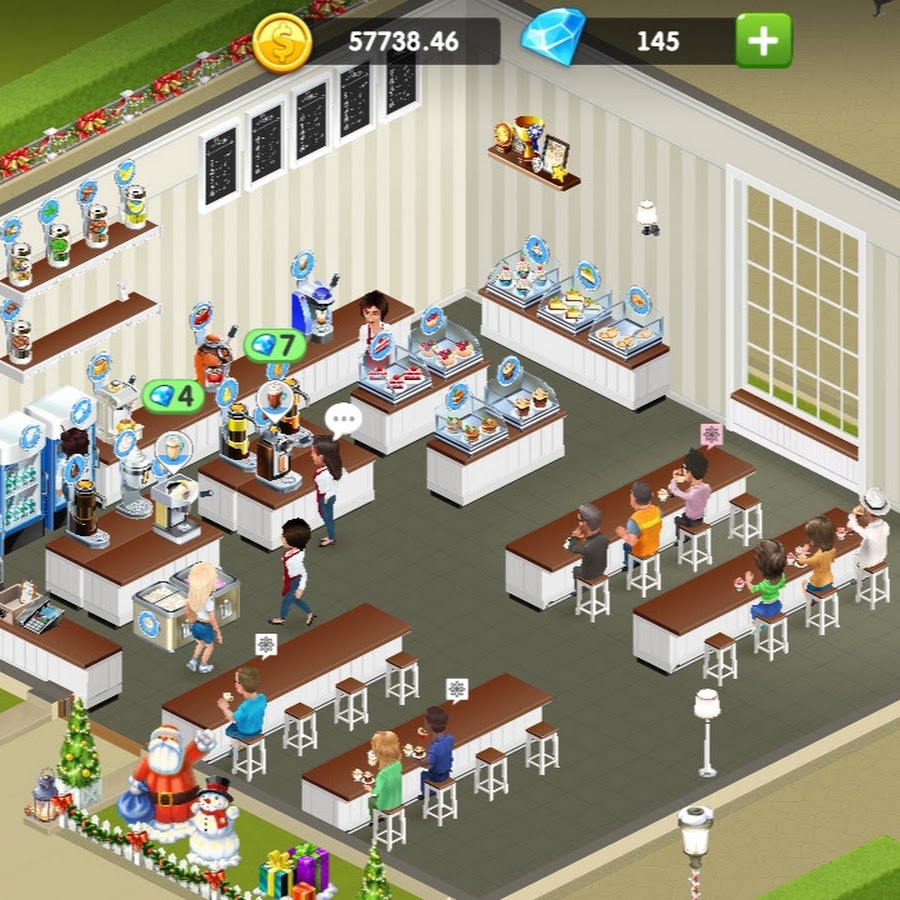This screenshot has height=900, width=900.
Task: Tap the green 7-diamond speed-up bubble
Action: pyautogui.click(x=274, y=346)
